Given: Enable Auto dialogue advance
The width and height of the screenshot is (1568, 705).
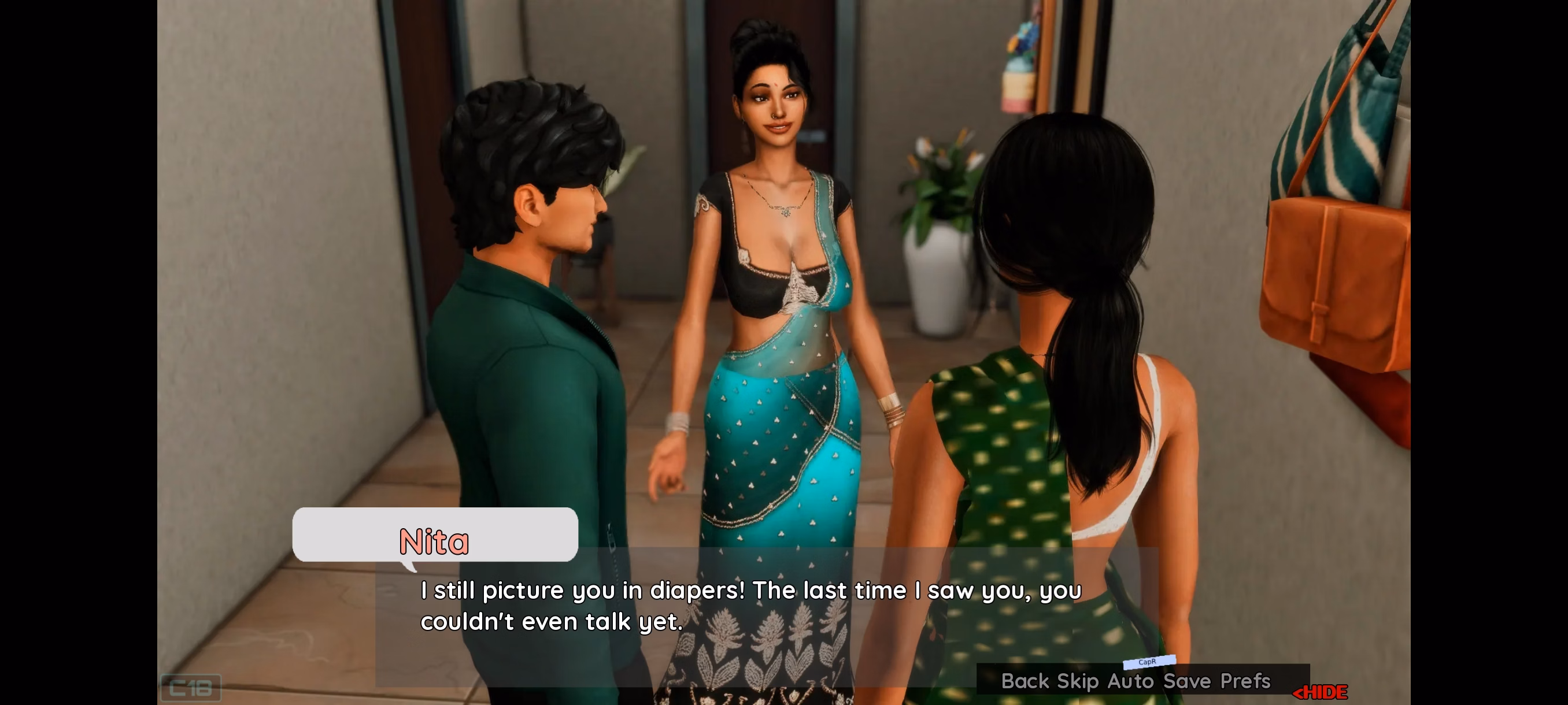Looking at the screenshot, I should point(1130,681).
